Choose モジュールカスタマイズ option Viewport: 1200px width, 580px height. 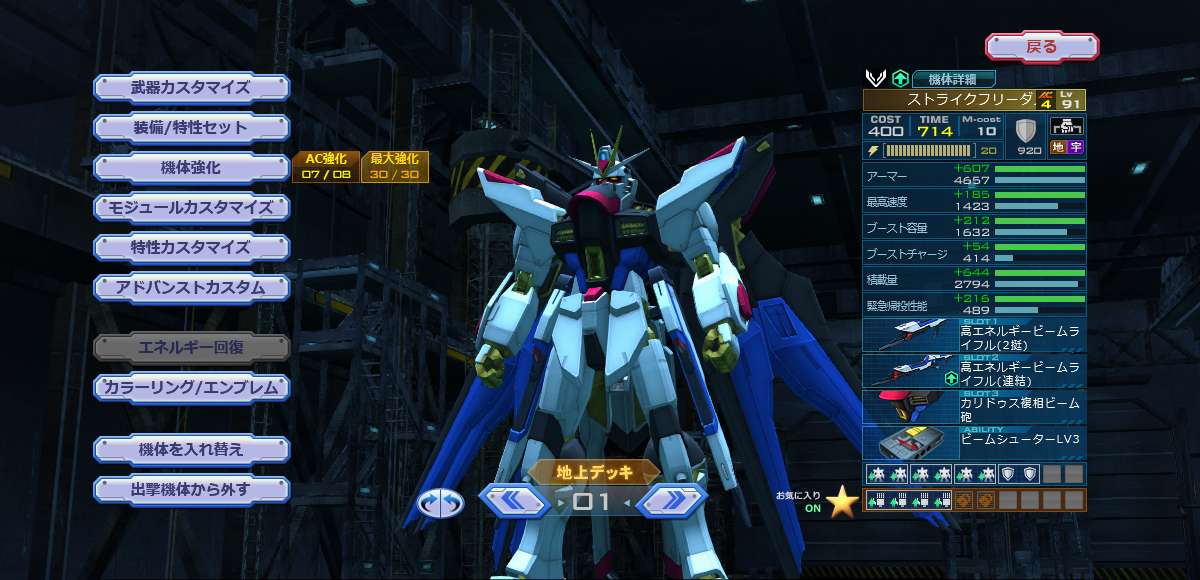(x=191, y=208)
